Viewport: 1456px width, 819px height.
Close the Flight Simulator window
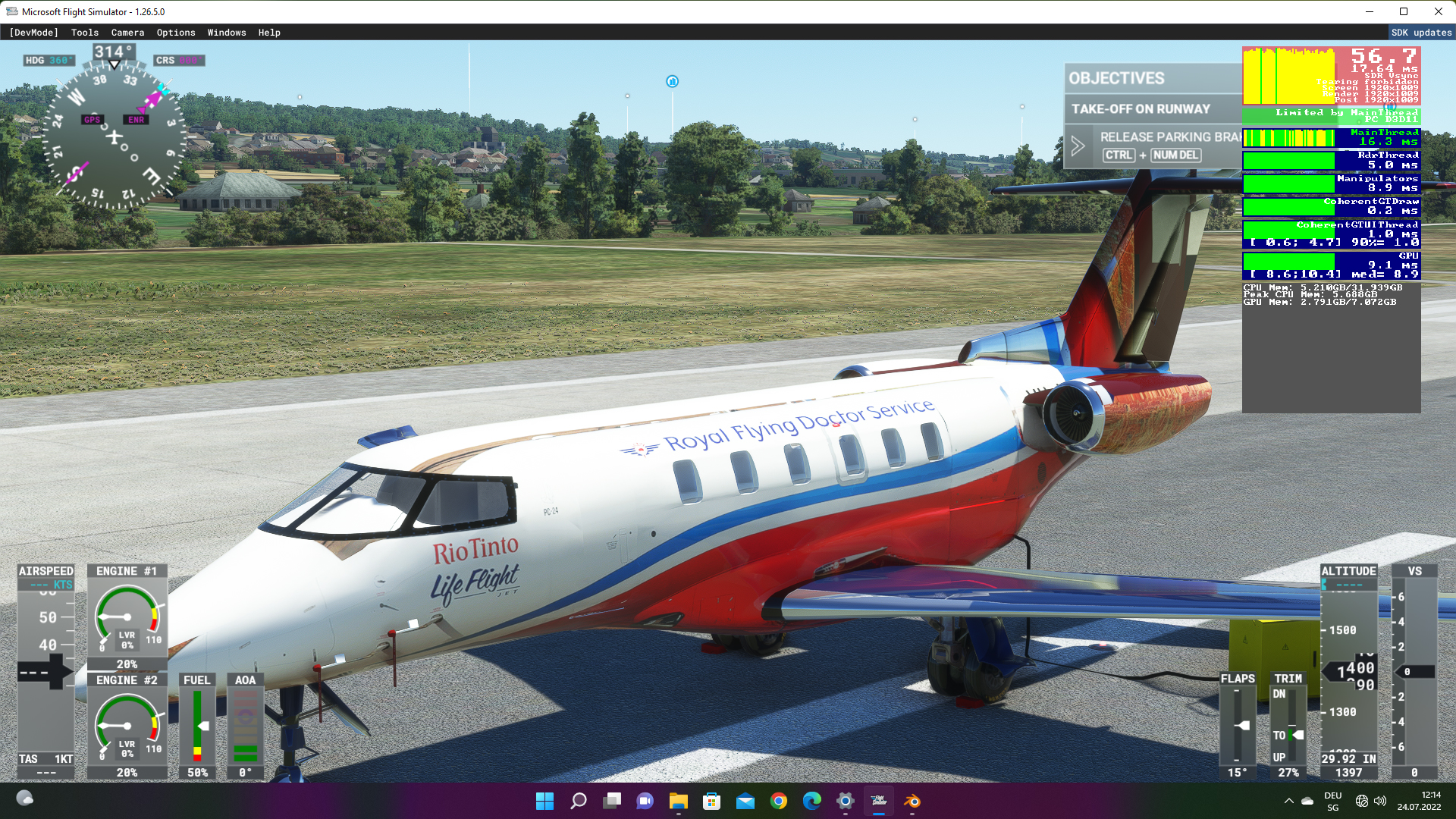pyautogui.click(x=1439, y=11)
